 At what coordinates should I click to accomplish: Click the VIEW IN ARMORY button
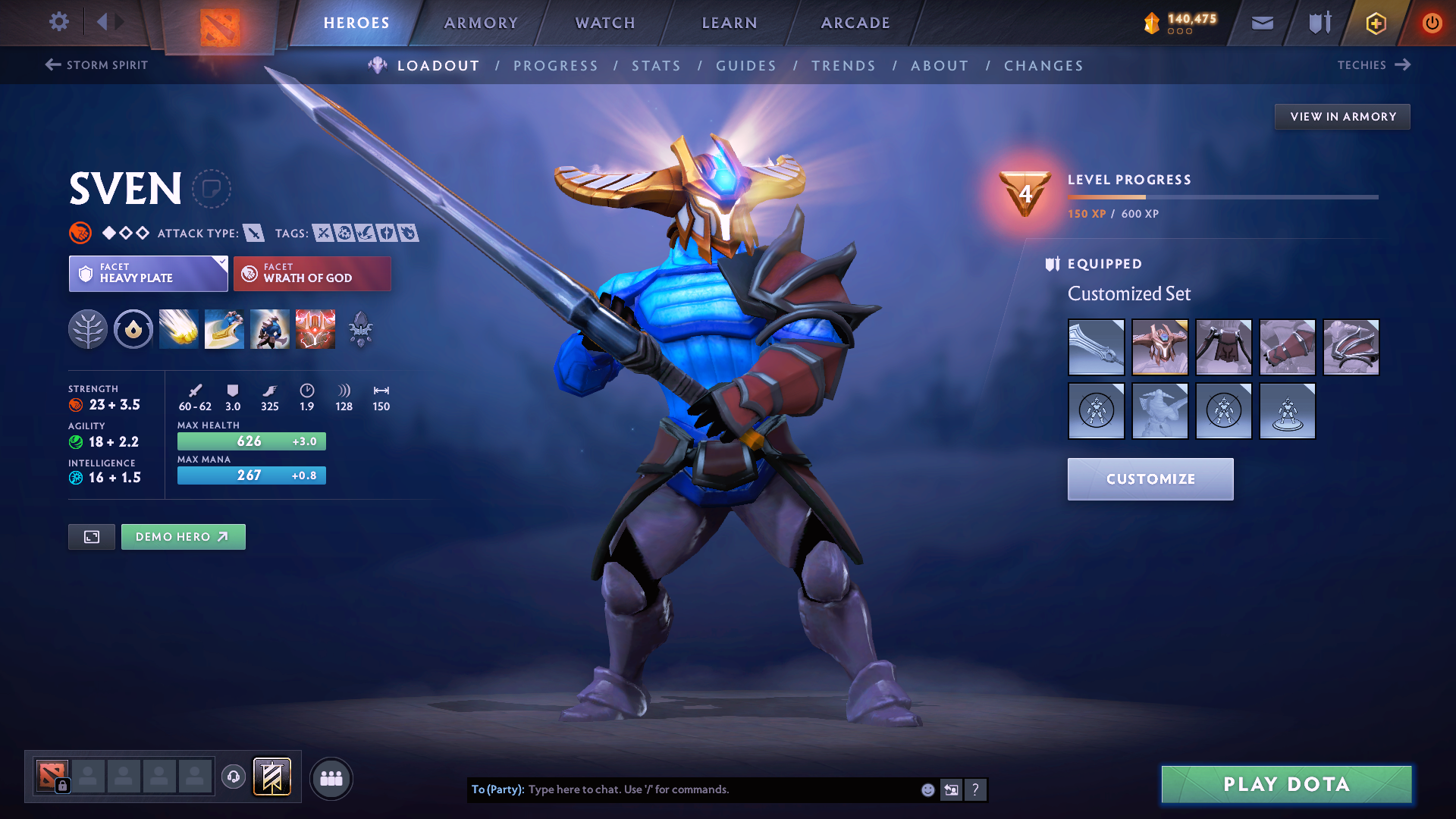pyautogui.click(x=1342, y=116)
